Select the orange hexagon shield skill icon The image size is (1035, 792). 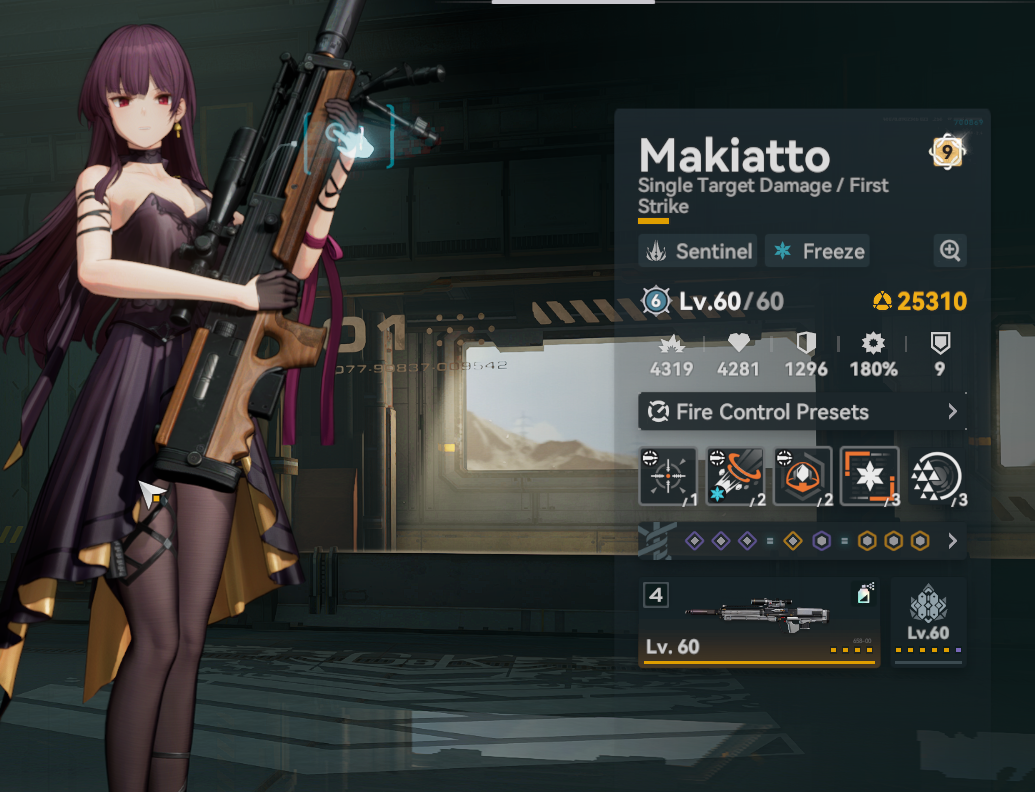click(x=802, y=476)
